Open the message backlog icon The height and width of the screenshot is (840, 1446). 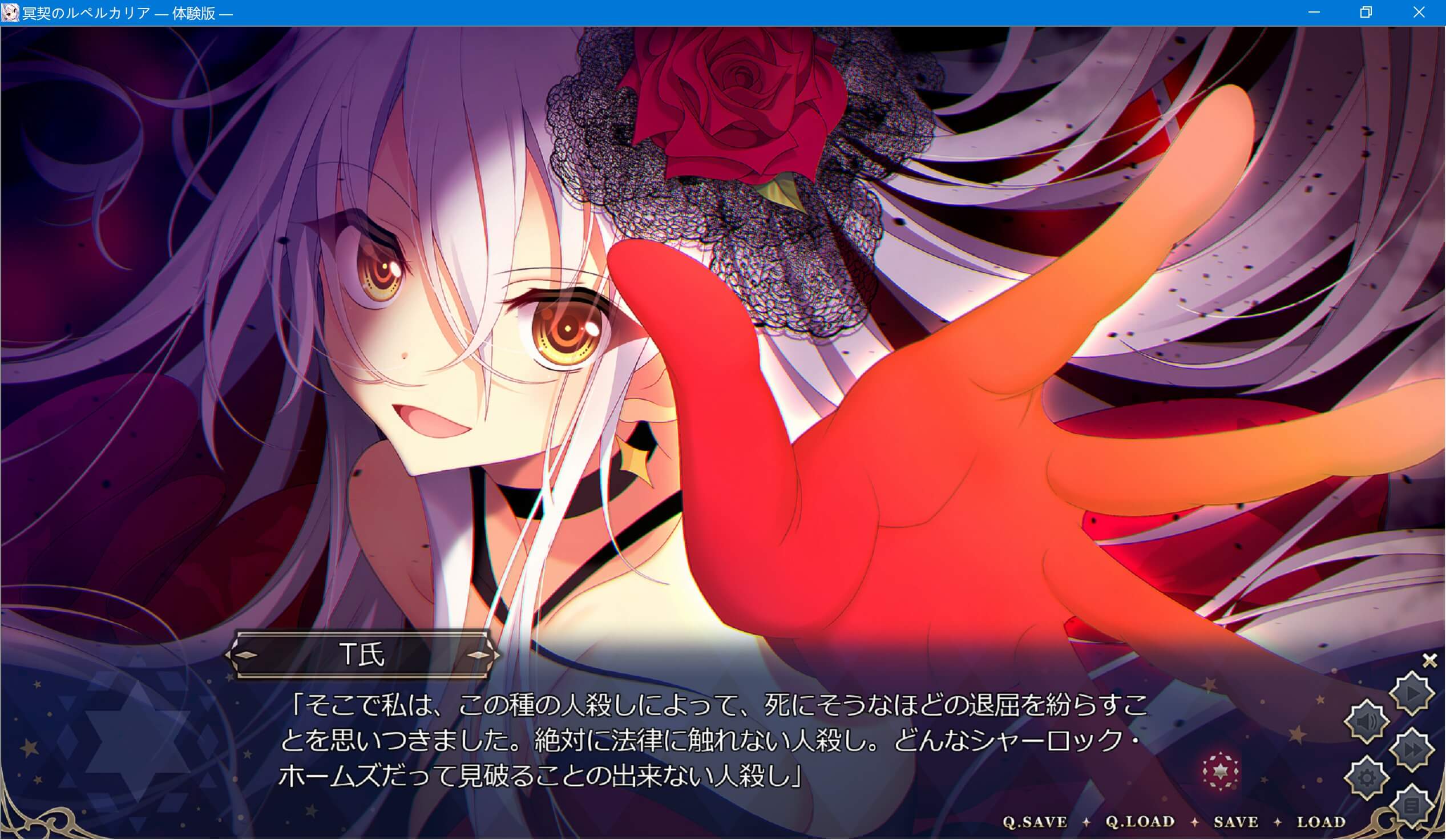pos(1411,805)
